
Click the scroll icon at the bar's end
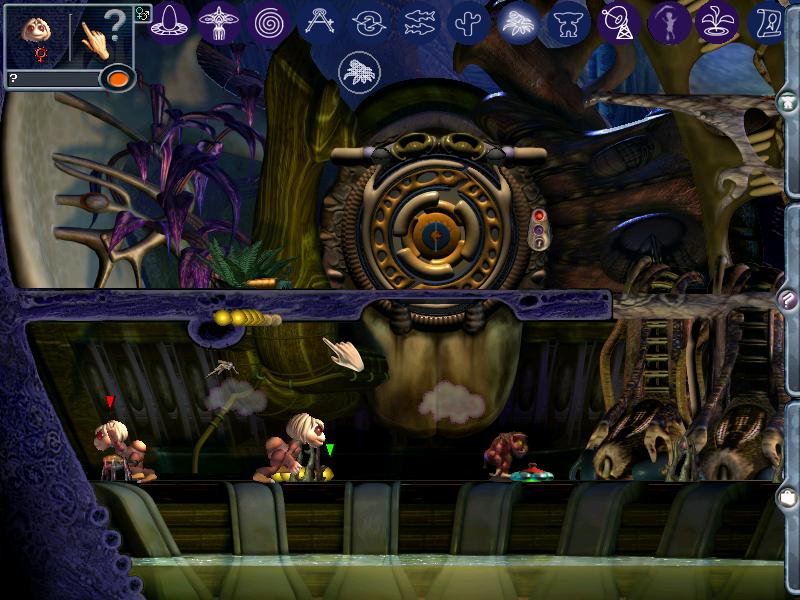768,21
